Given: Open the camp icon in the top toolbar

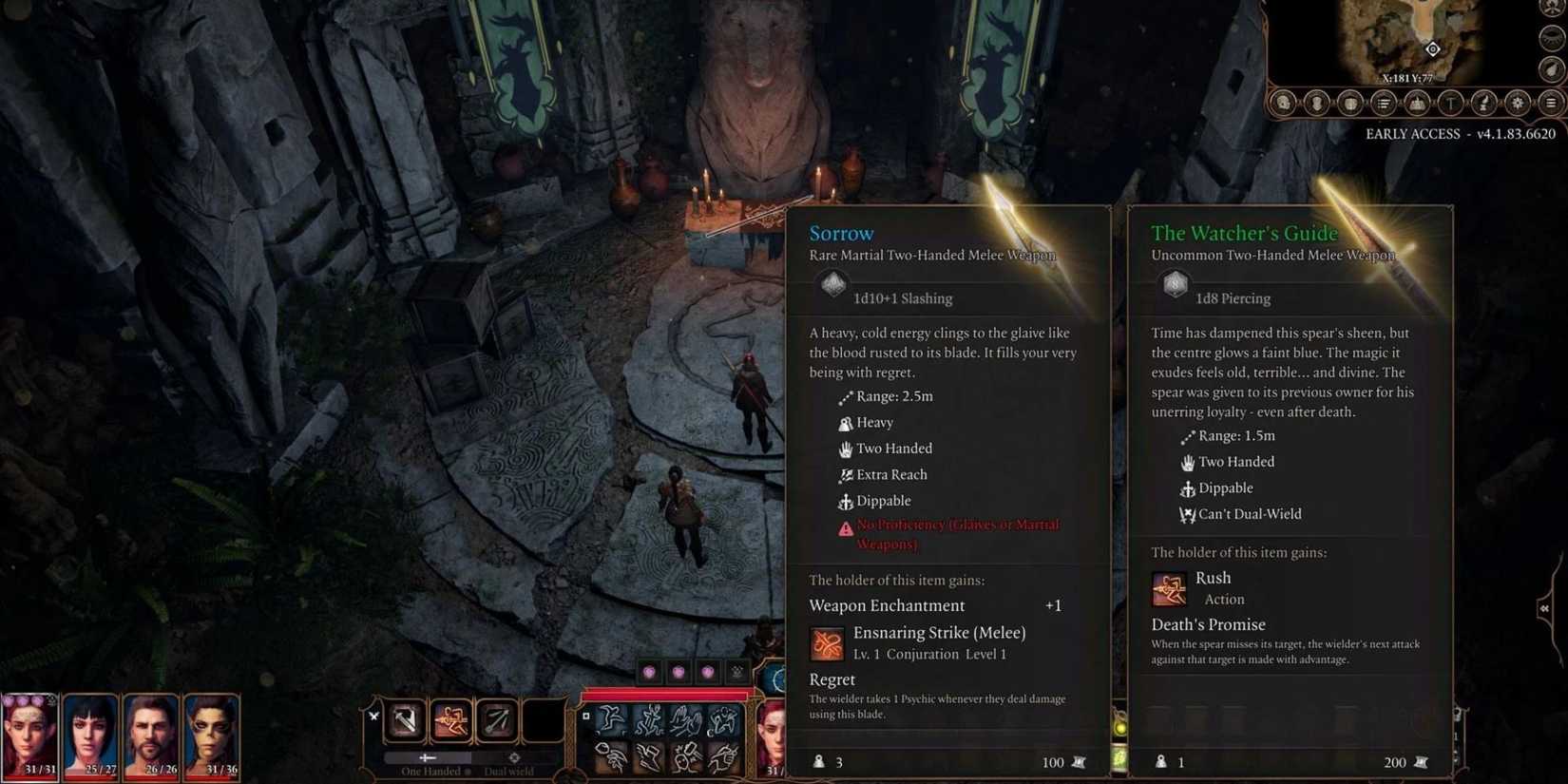Looking at the screenshot, I should click(x=1417, y=104).
